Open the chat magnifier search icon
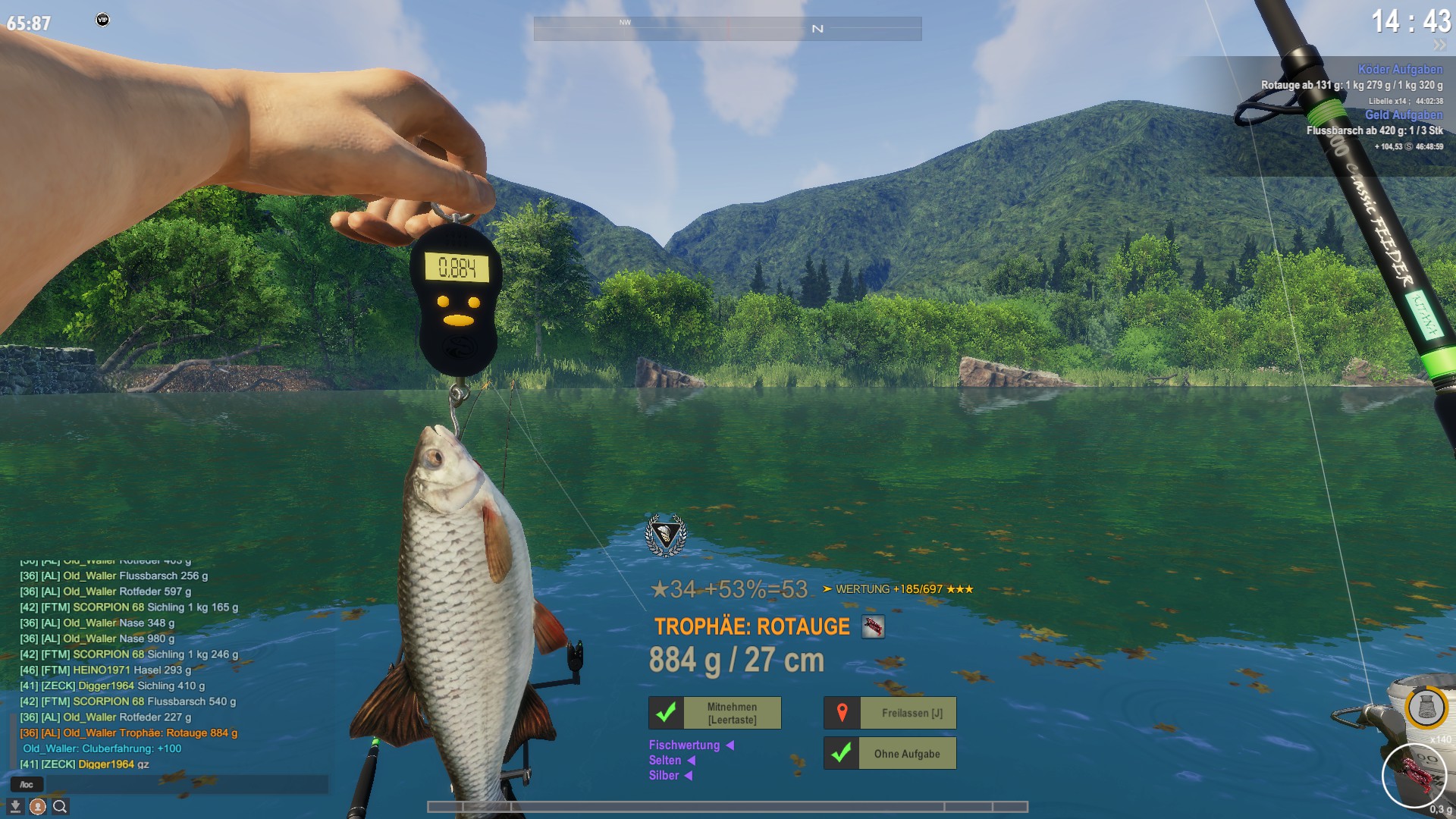 point(60,807)
